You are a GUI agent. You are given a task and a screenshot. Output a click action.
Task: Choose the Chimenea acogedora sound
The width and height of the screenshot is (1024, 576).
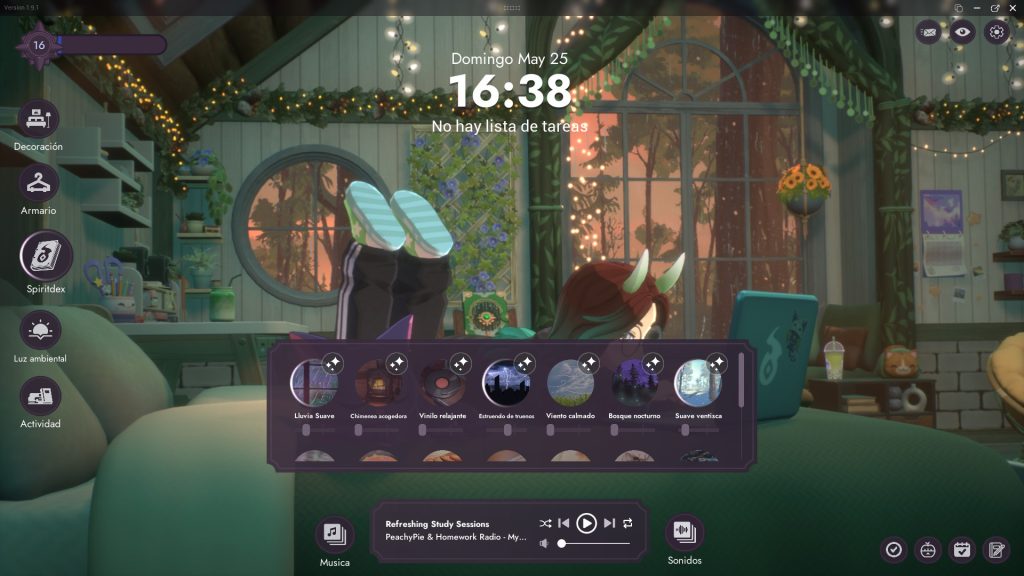click(378, 383)
